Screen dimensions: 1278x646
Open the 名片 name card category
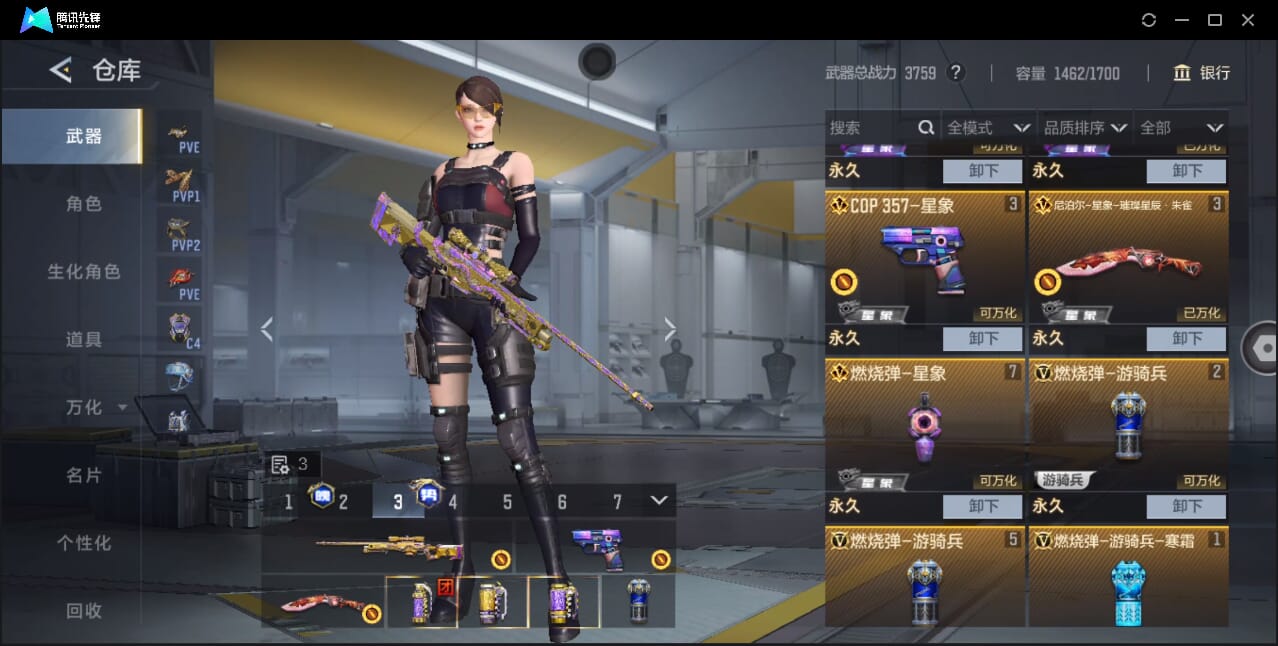tap(84, 476)
